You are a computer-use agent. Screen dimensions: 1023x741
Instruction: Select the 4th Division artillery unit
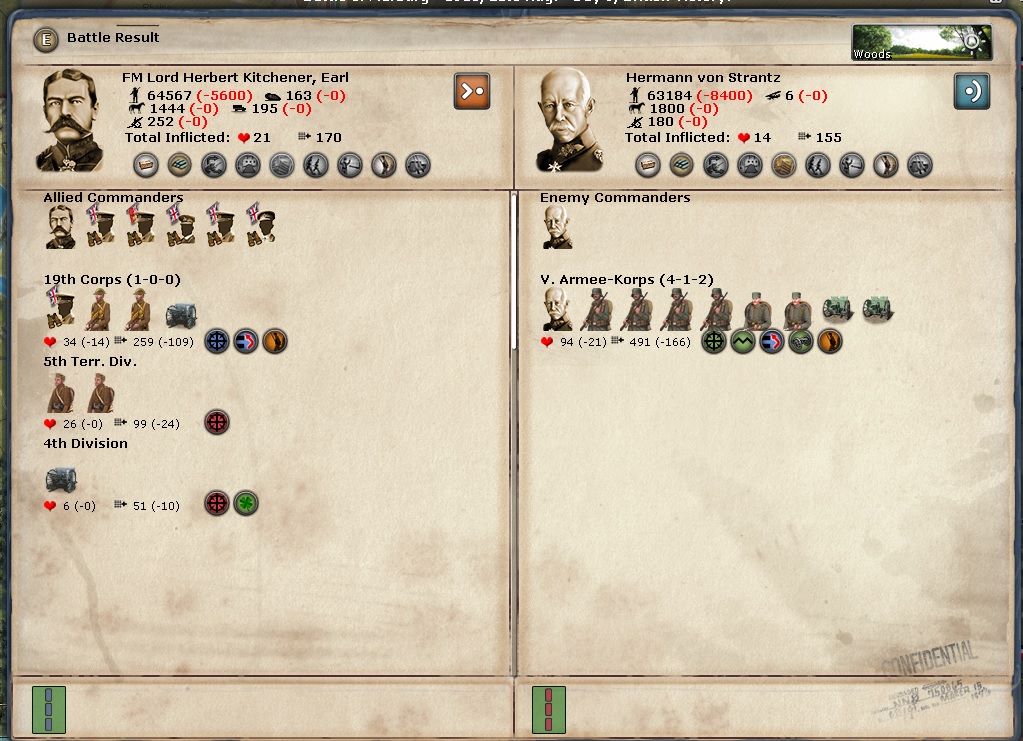point(61,478)
